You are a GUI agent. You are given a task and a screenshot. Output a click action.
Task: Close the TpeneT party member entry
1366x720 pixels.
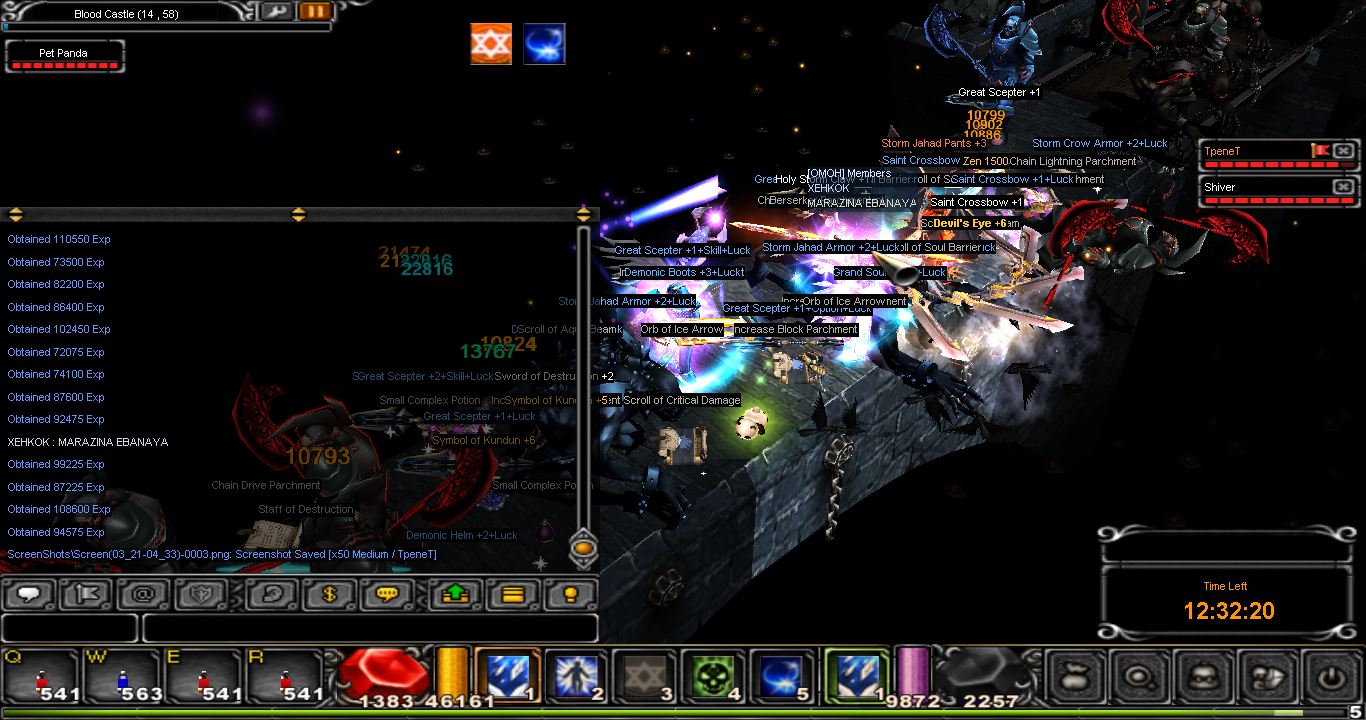tap(1343, 151)
